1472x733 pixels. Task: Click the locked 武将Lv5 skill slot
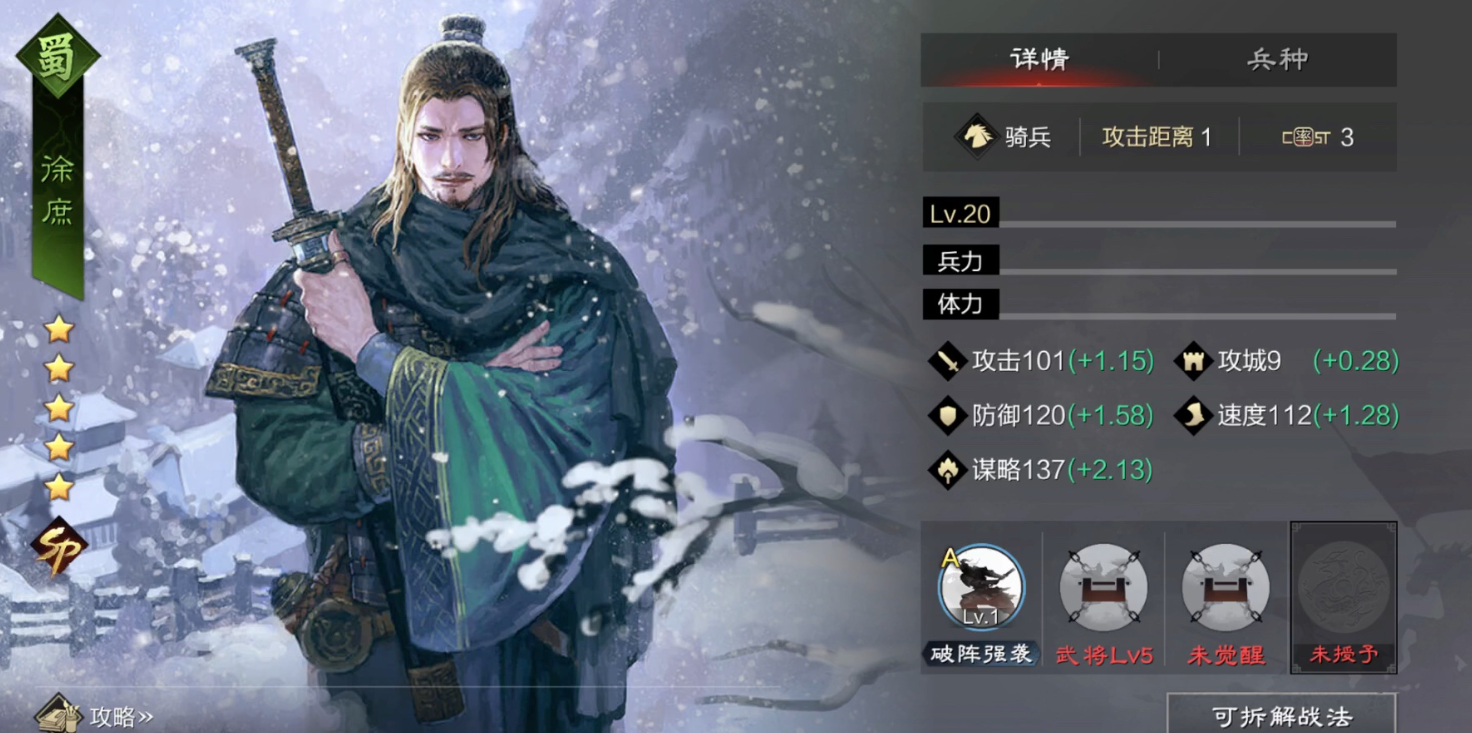pyautogui.click(x=1103, y=589)
